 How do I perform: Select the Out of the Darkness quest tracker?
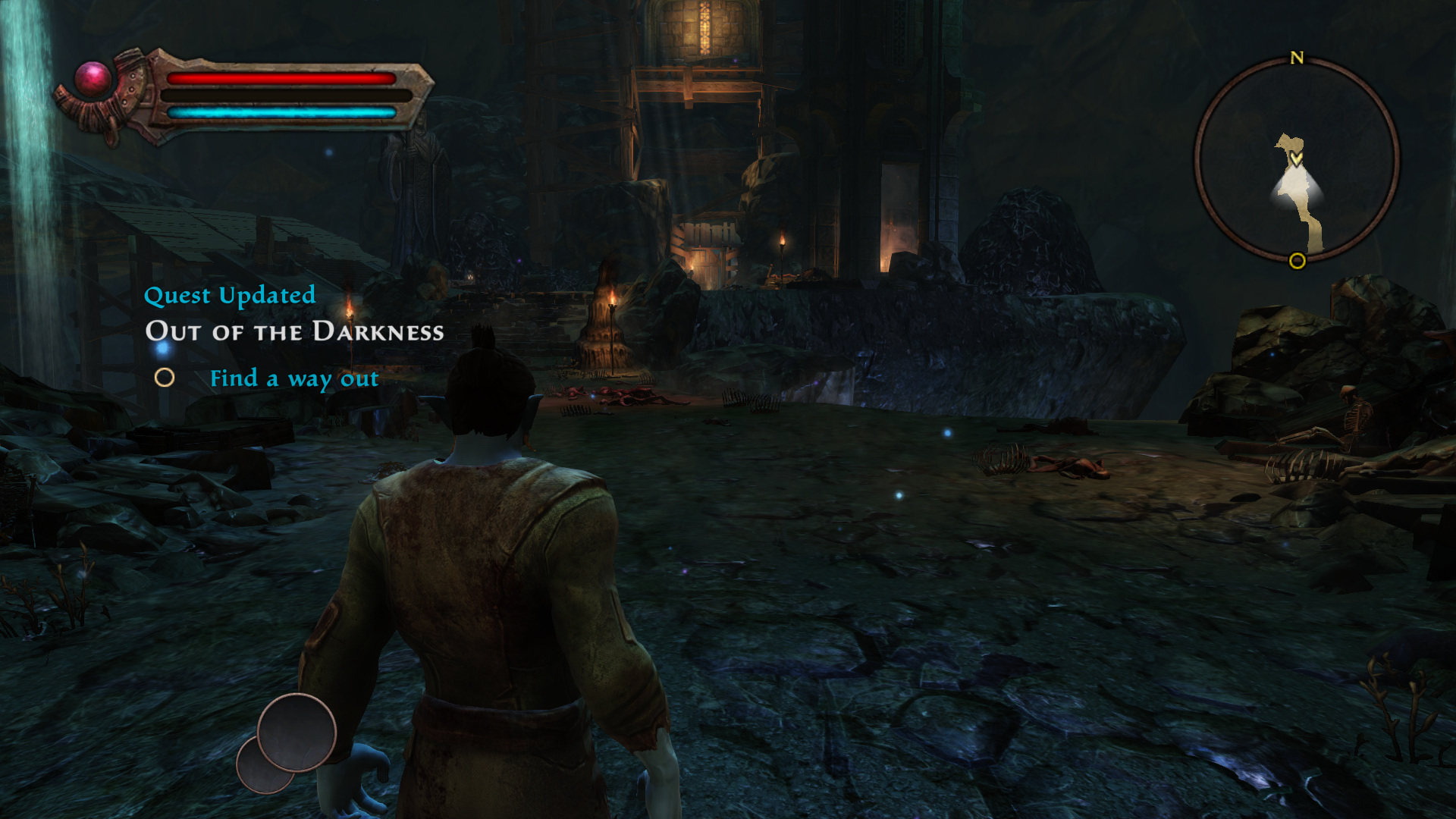[294, 331]
